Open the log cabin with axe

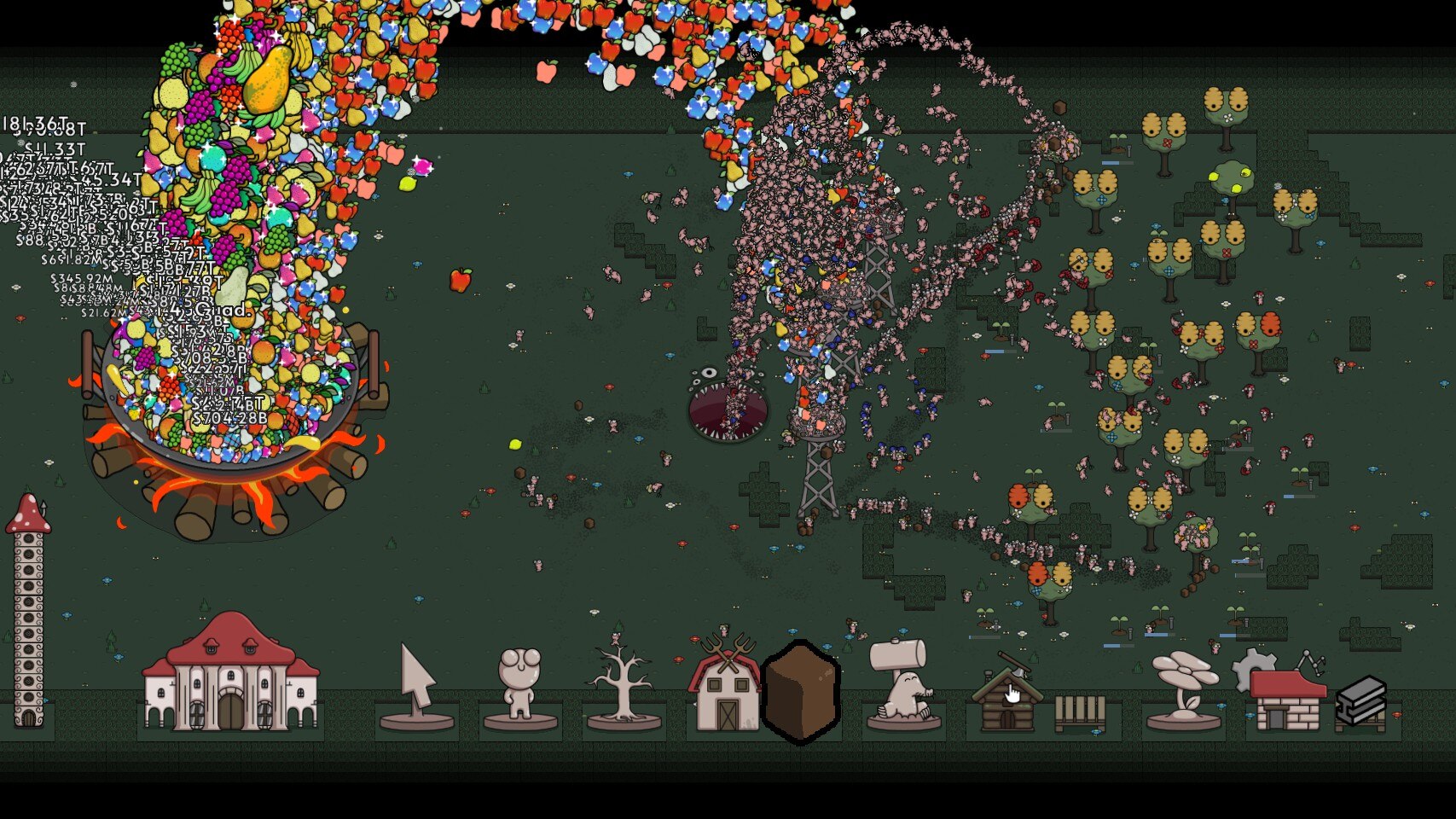coord(1007,694)
